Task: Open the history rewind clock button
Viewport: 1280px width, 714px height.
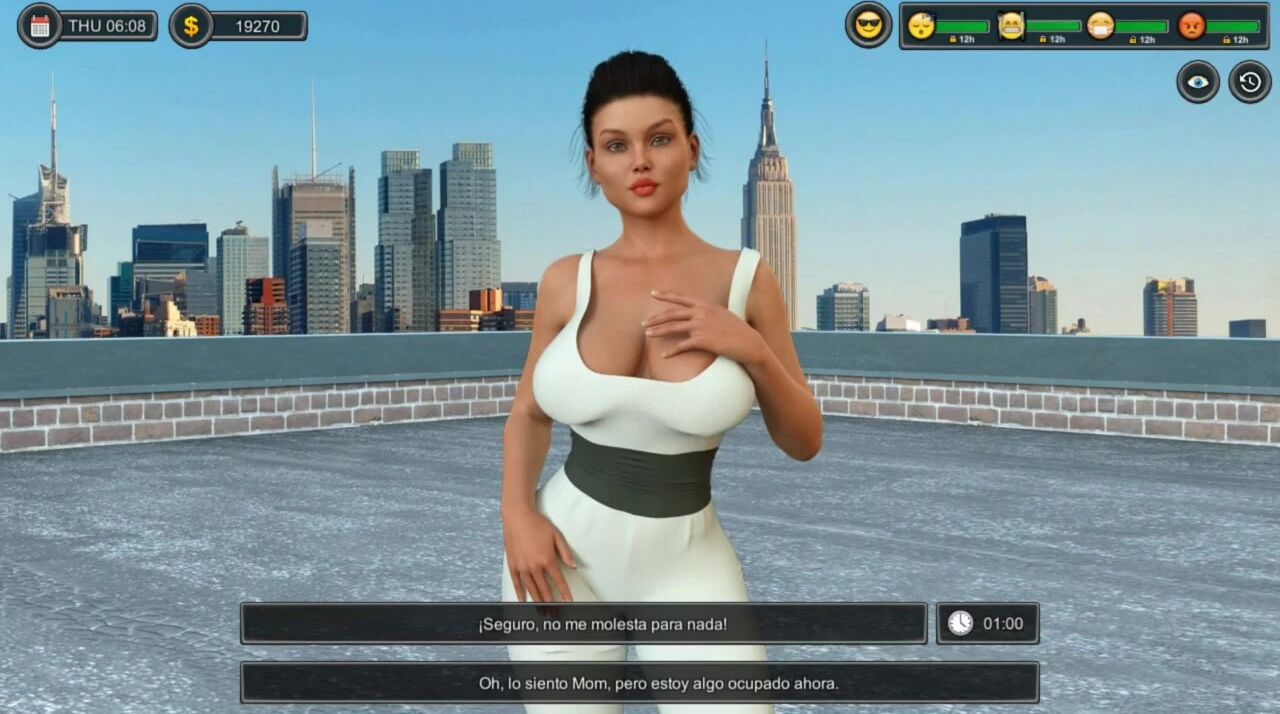Action: pos(1249,82)
